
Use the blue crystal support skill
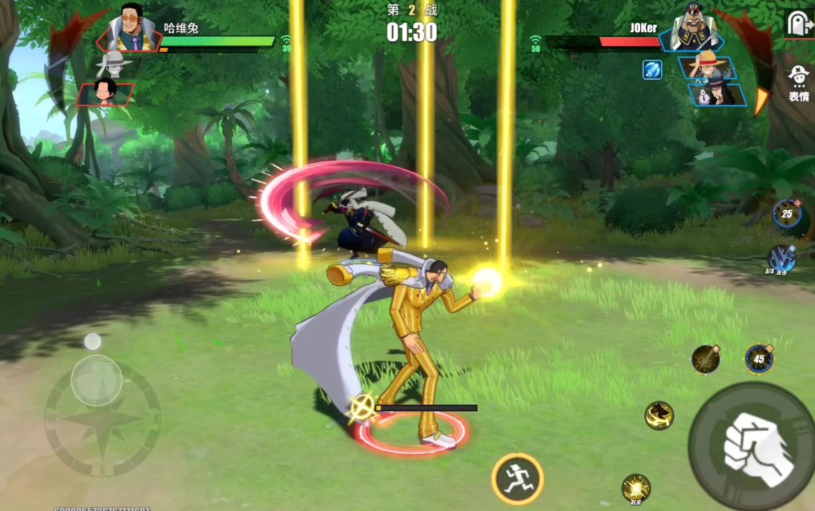782,258
